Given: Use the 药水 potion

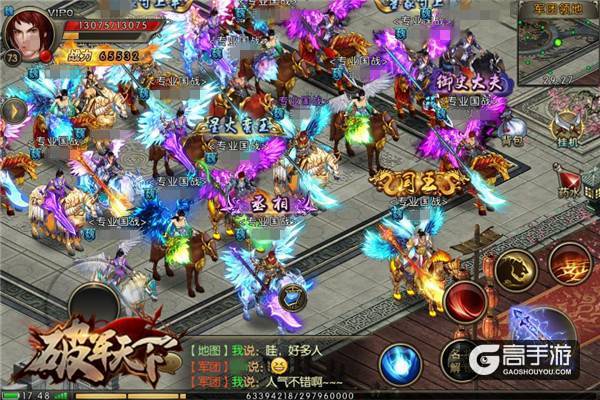Looking at the screenshot, I should coord(569,180).
